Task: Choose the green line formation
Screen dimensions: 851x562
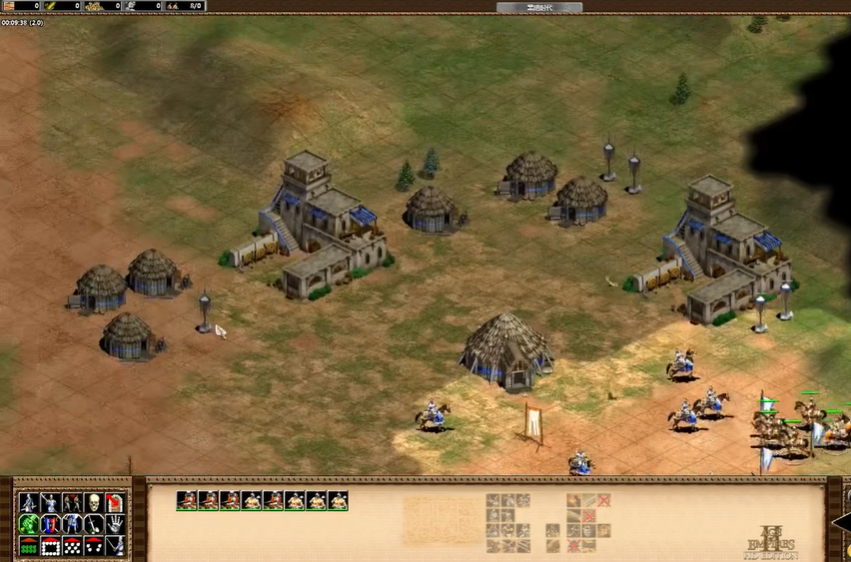Action: (28, 547)
